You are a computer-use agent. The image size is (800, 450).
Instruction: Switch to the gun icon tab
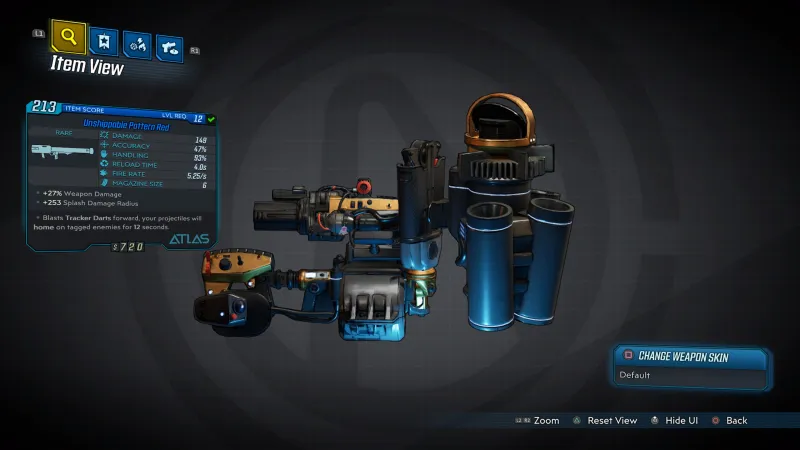point(169,47)
